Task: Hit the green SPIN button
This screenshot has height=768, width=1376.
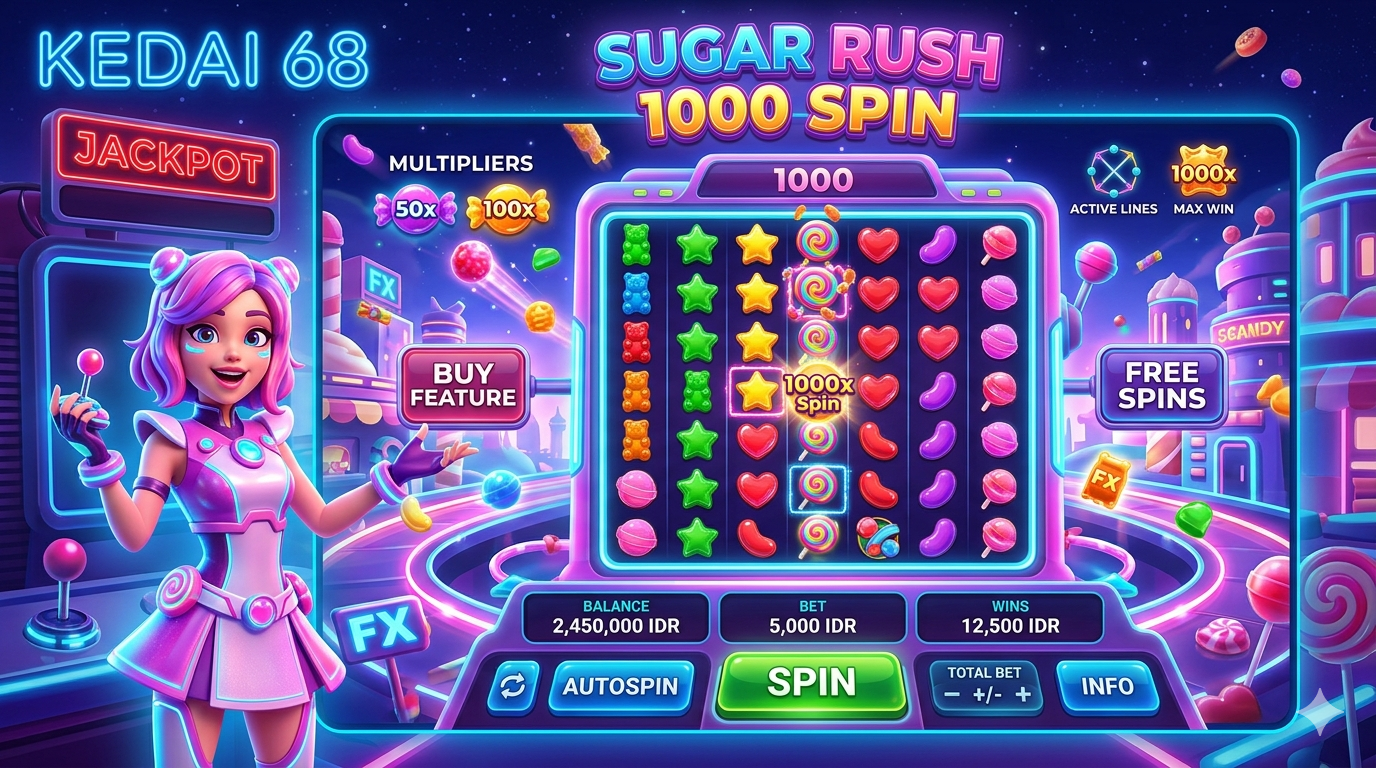Action: (811, 684)
